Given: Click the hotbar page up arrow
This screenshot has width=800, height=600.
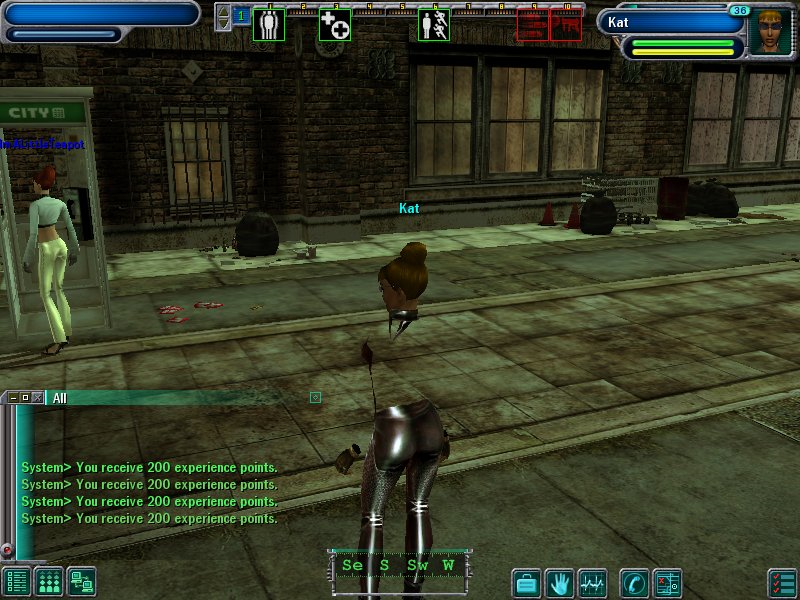Looking at the screenshot, I should tap(223, 11).
